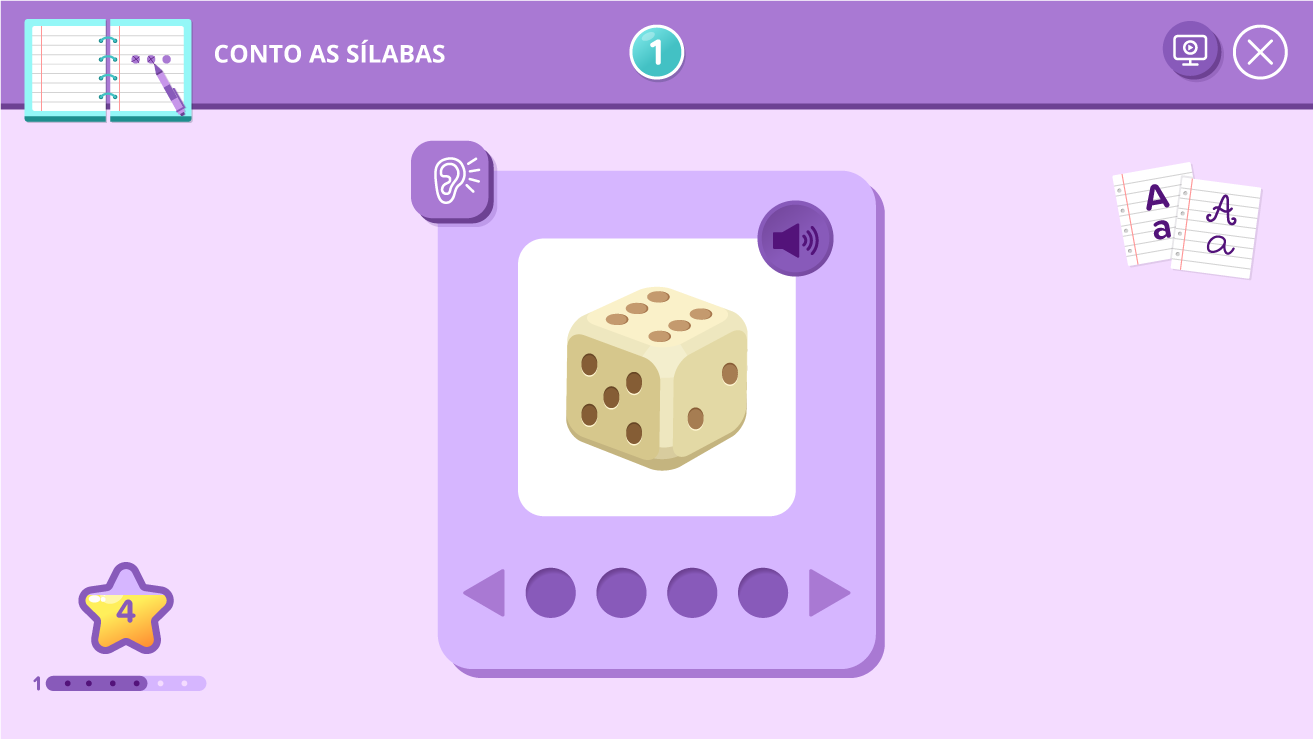This screenshot has height=739, width=1313.
Task: Select the second syllable counting dot
Action: click(621, 592)
